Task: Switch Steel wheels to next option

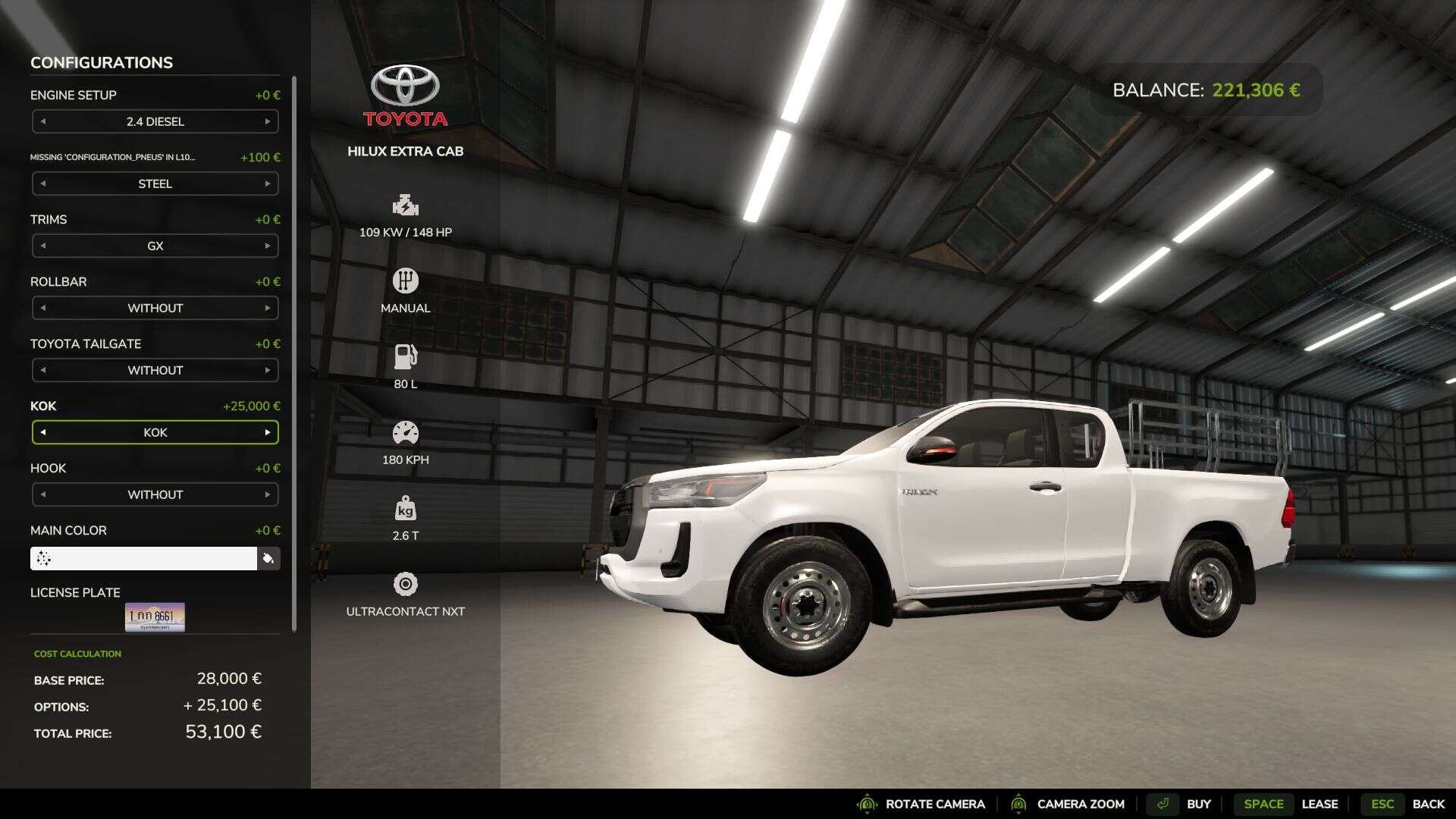Action: pos(268,184)
